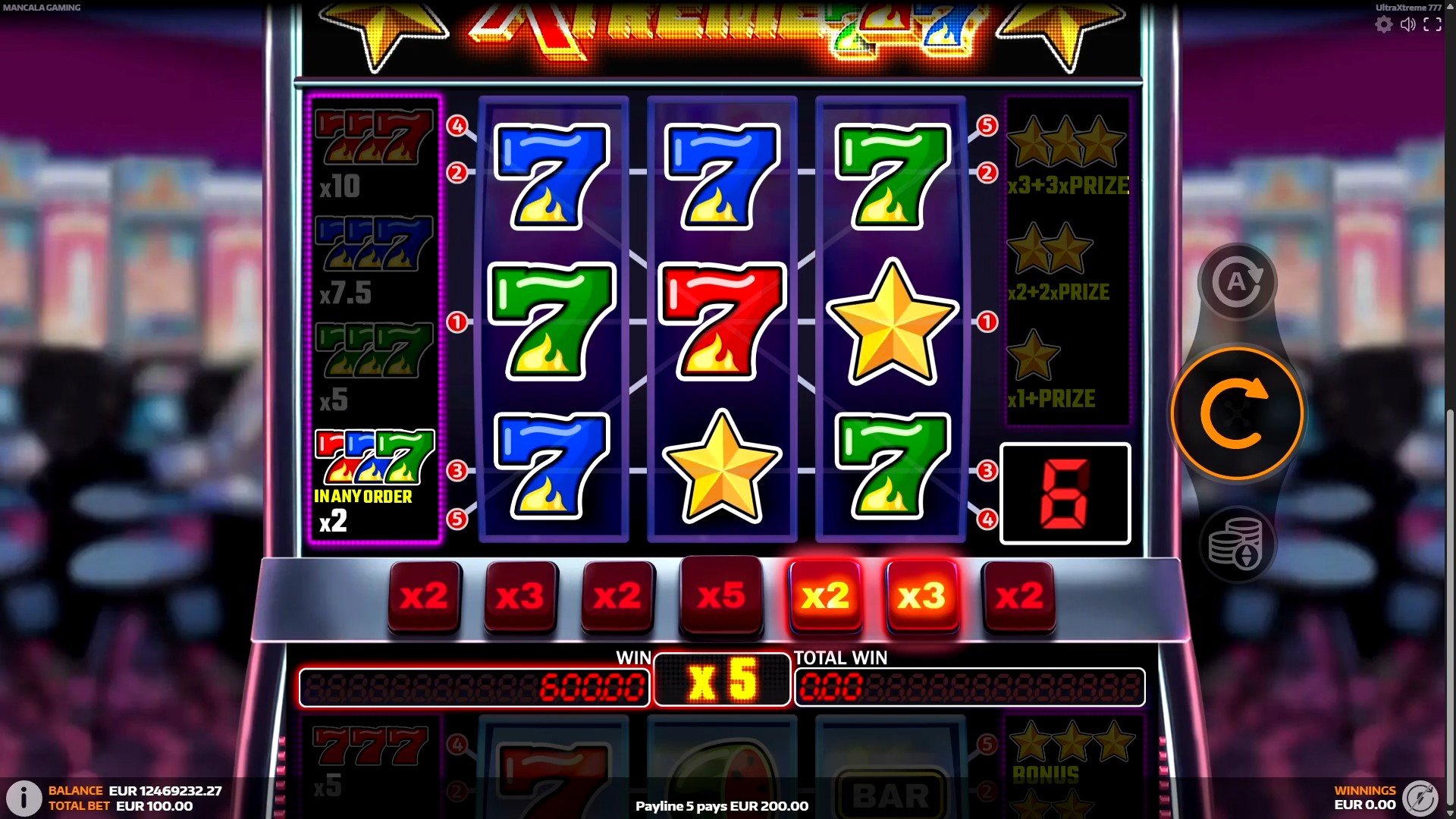Click the MANCALA GAMING label
Screen dimensions: 1456x819
[x=42, y=8]
